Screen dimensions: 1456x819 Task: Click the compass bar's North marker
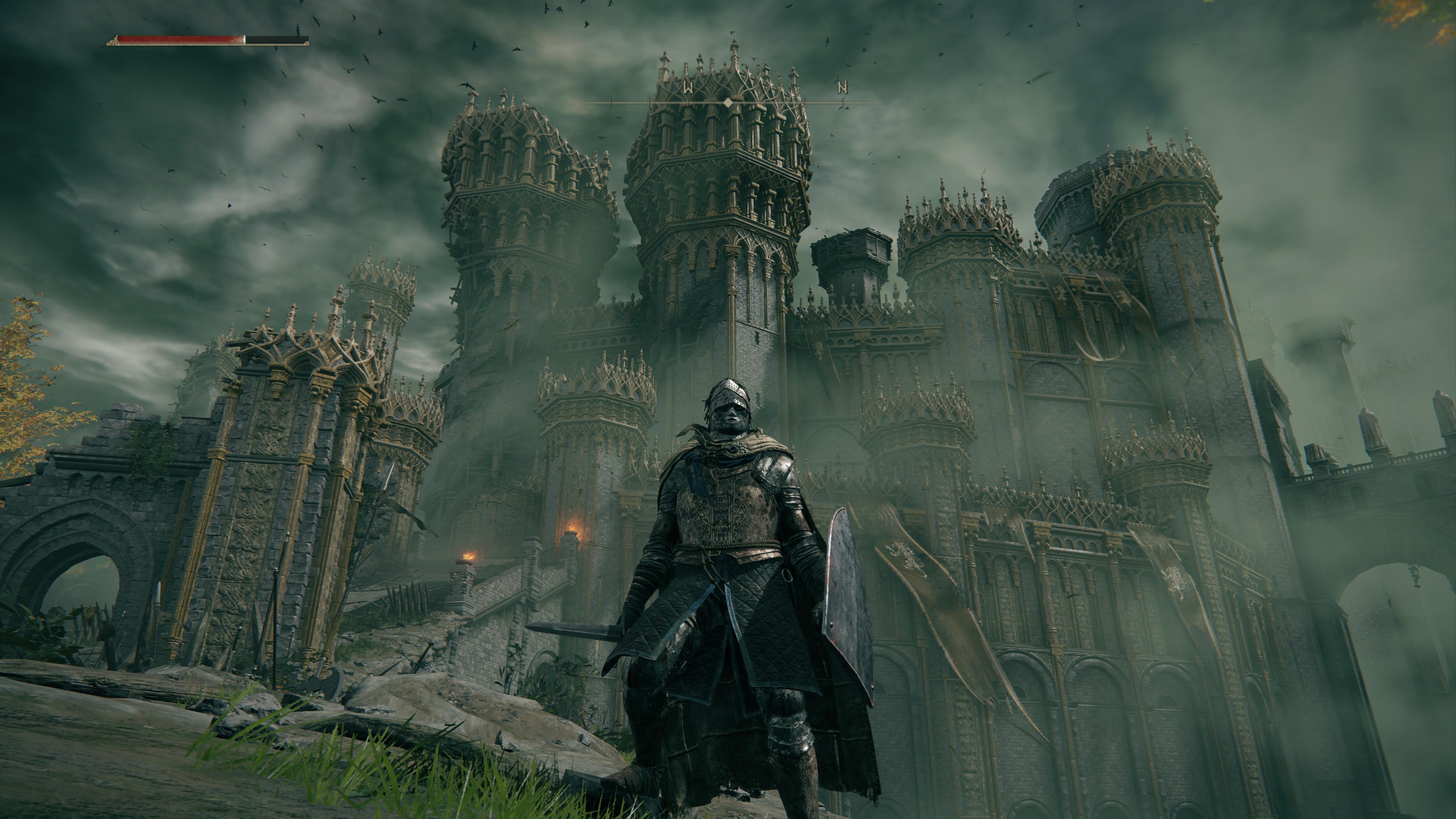[x=842, y=88]
